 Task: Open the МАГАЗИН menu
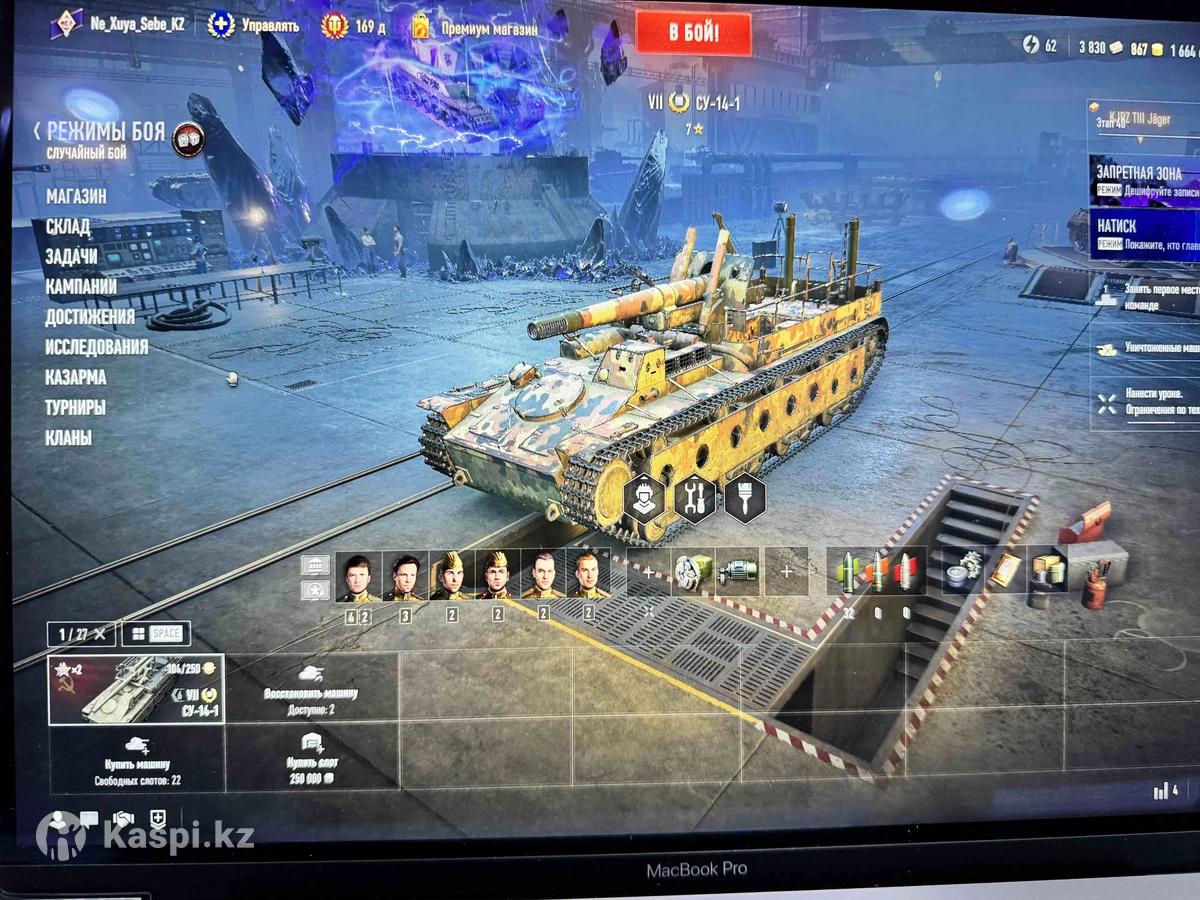pyautogui.click(x=76, y=197)
